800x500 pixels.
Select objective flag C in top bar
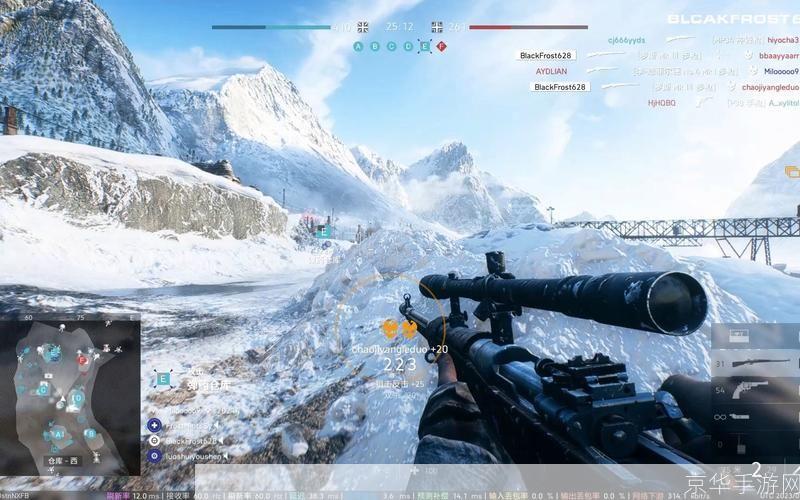coord(391,46)
